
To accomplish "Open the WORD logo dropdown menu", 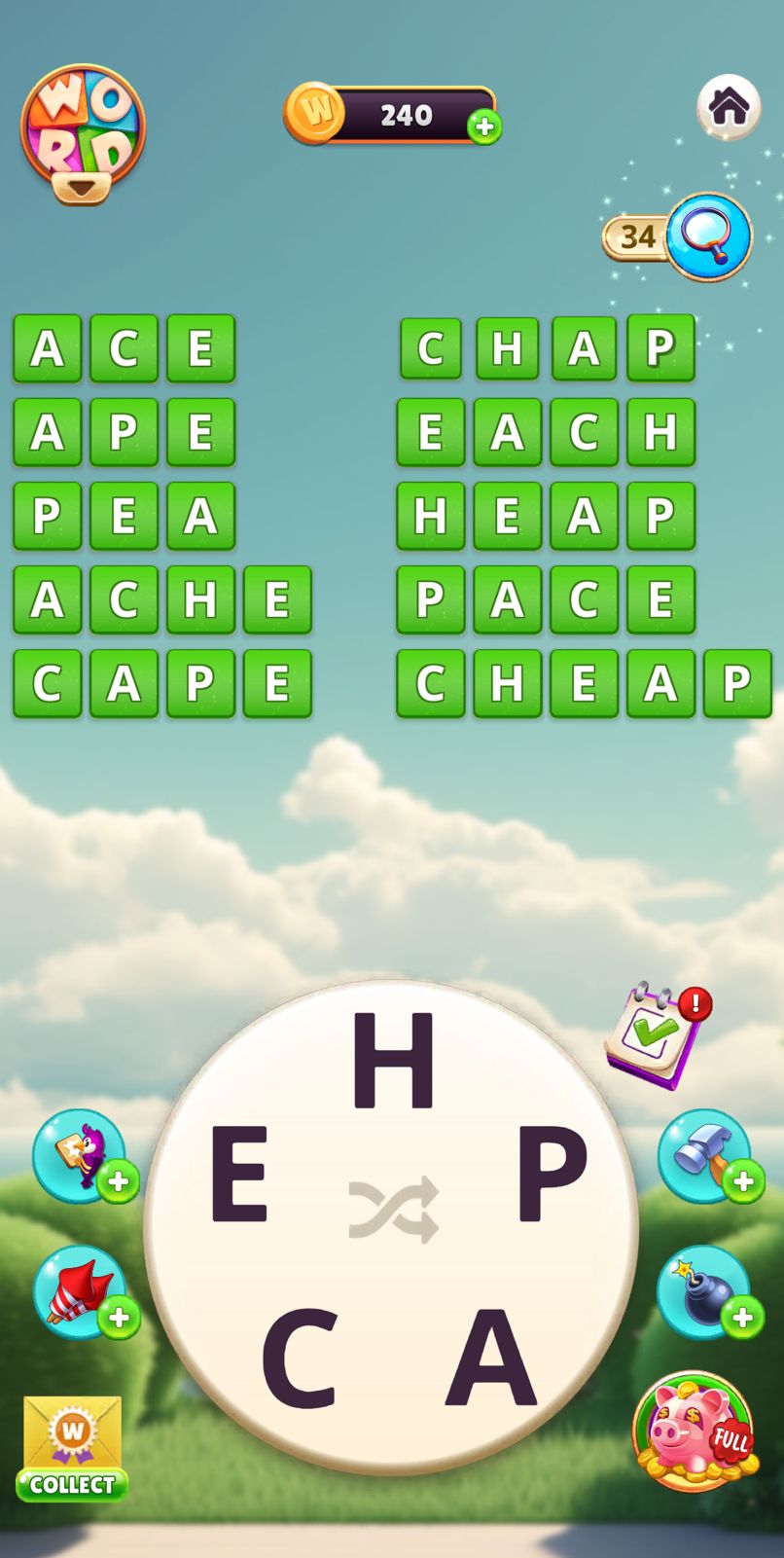I will pos(83,135).
